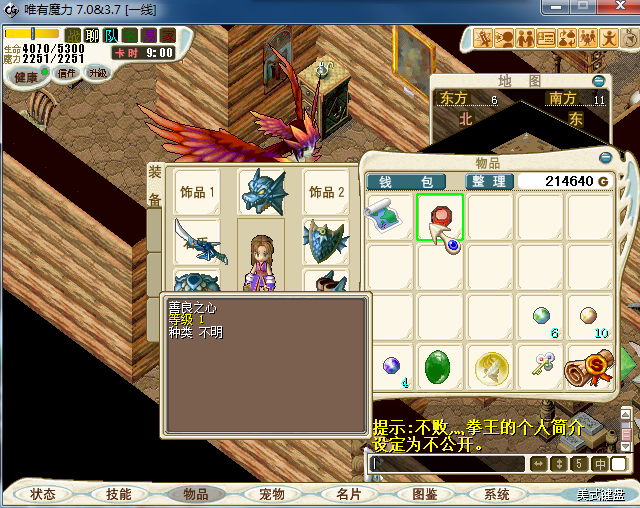Open the 技能 skills menu
This screenshot has width=640, height=508.
tap(119, 494)
